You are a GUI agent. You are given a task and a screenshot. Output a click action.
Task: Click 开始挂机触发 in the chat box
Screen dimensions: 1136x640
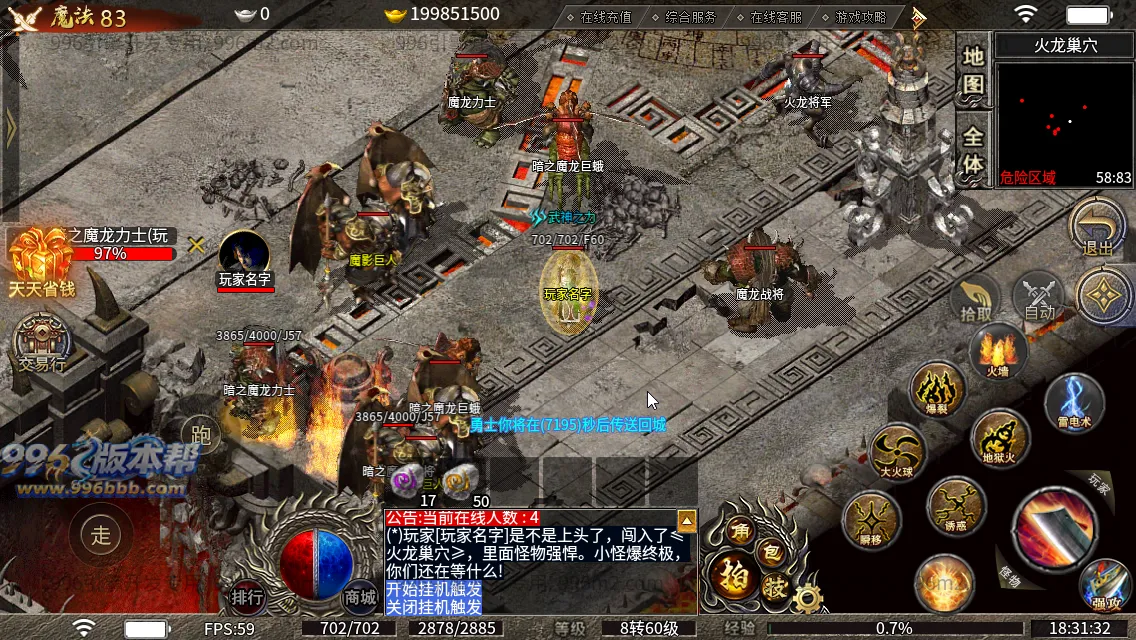coord(433,589)
